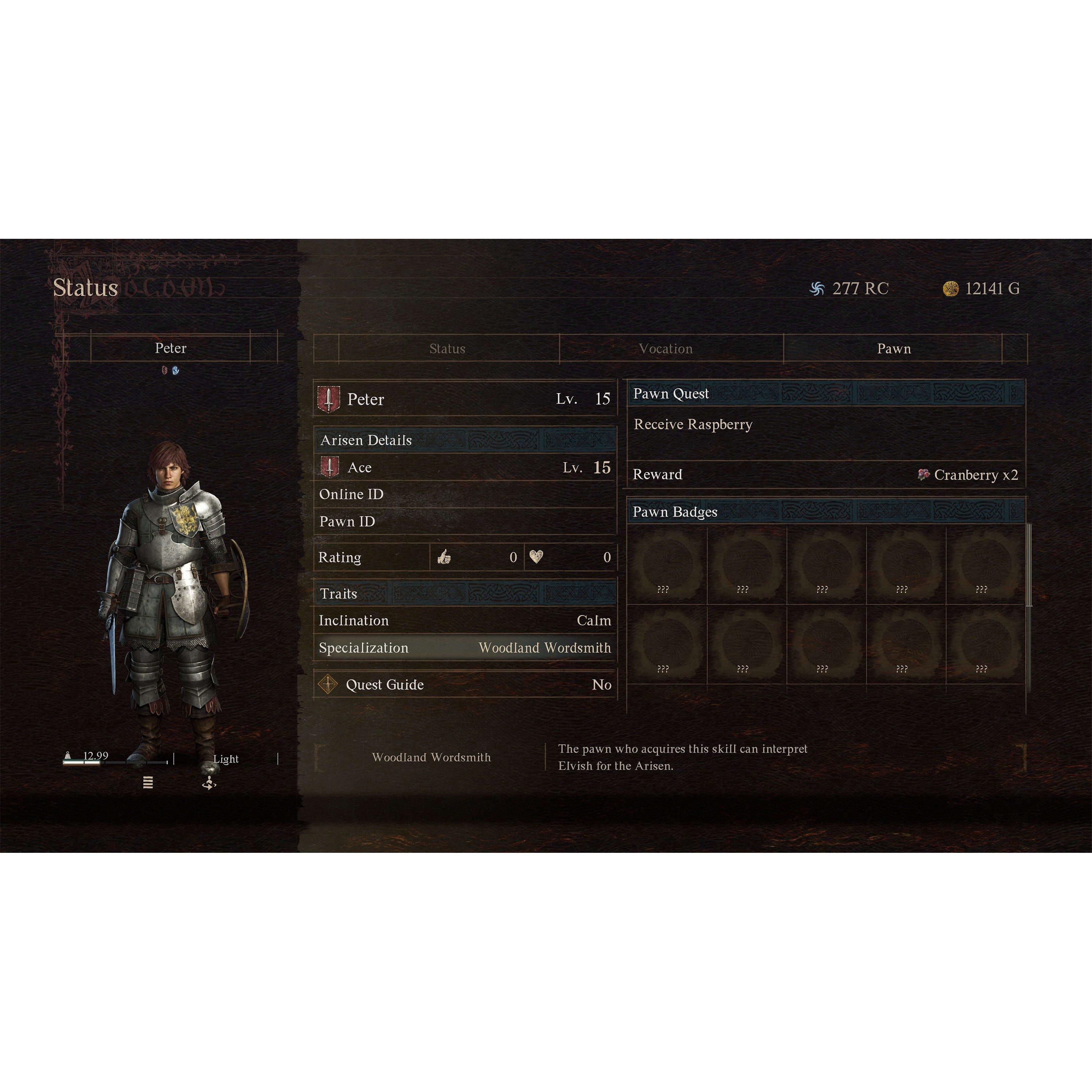The width and height of the screenshot is (1092, 1092).
Task: Open the Inclination row to change it
Action: coord(463,620)
